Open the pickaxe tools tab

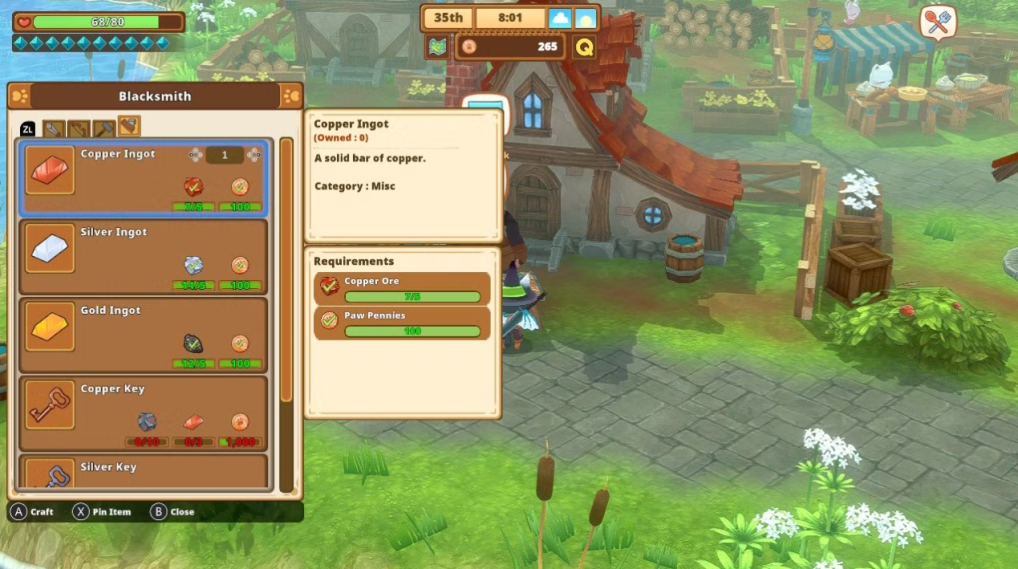coord(79,128)
